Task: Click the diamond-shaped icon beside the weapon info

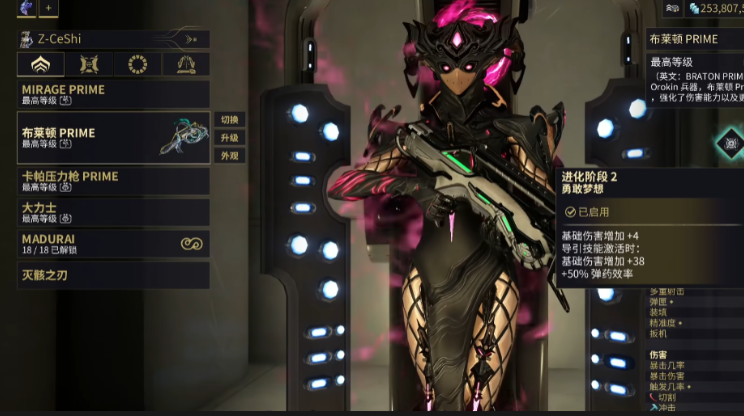Action: [x=730, y=144]
